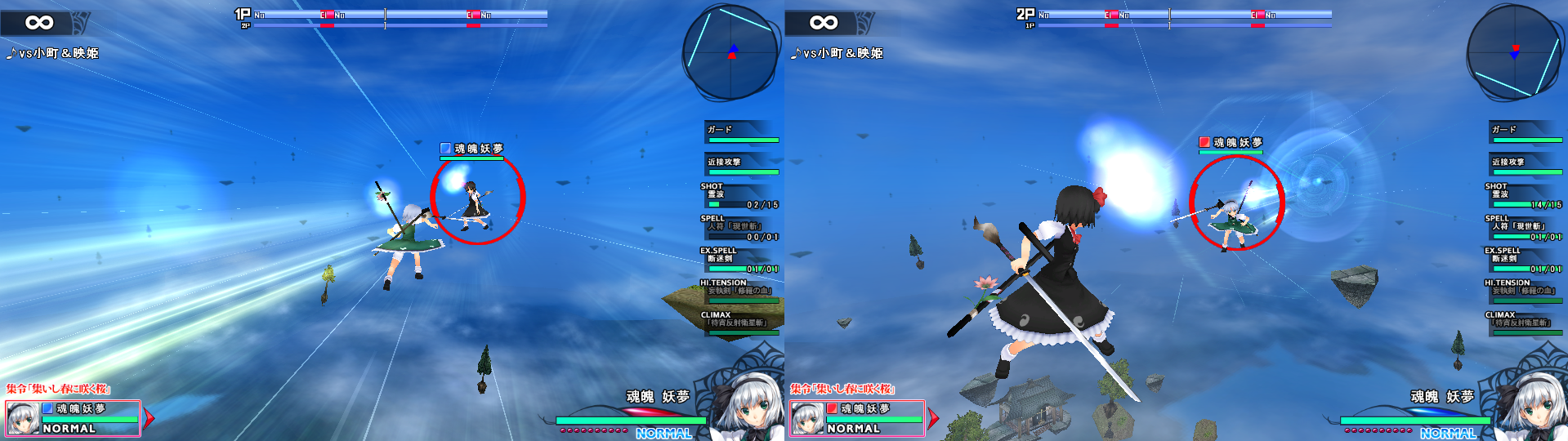Select 1P's 近接攻撃 skill panel

pyautogui.click(x=741, y=164)
